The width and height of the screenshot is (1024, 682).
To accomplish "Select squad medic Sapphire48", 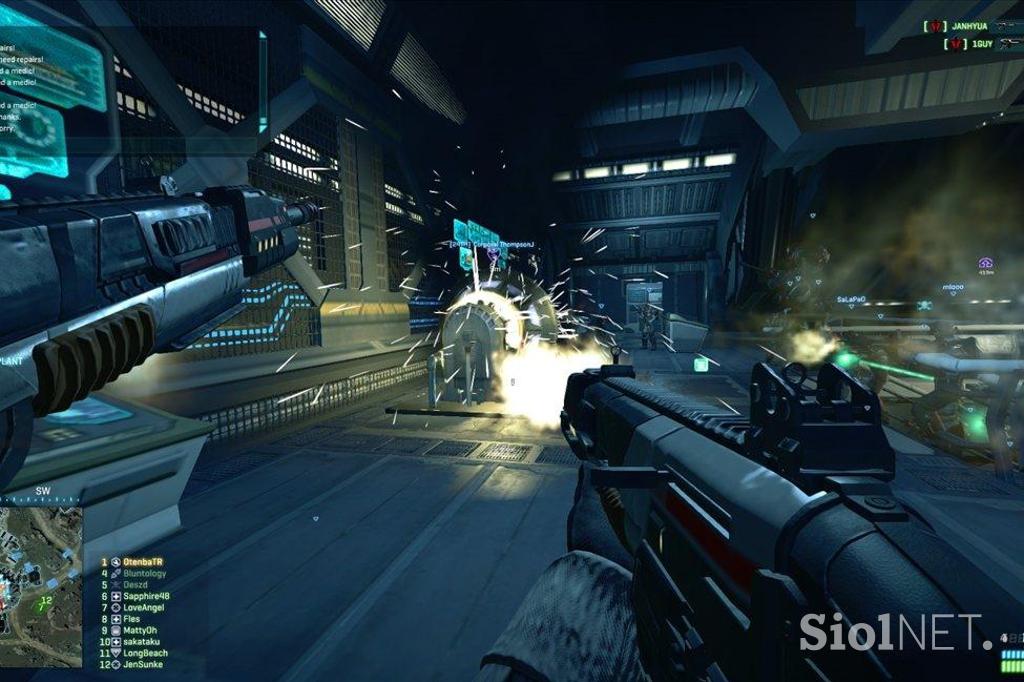I will coord(146,596).
